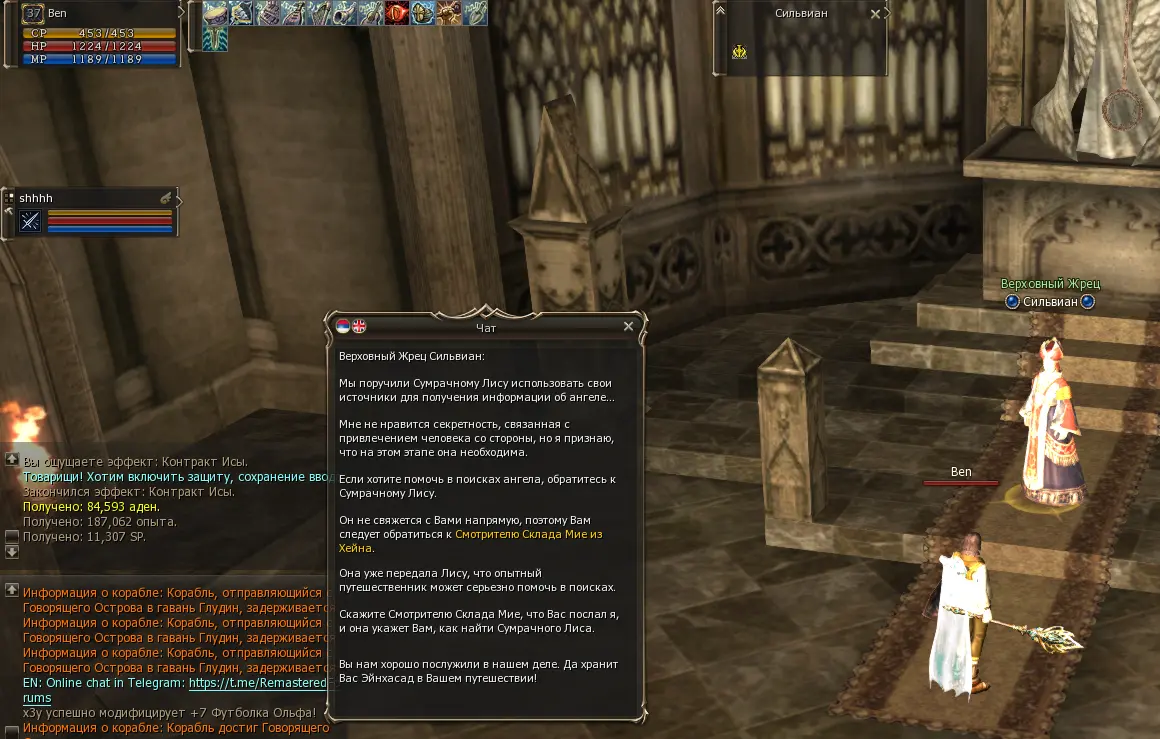Image resolution: width=1160 pixels, height=739 pixels.
Task: Click the second-row teal buff icon
Action: [x=215, y=39]
